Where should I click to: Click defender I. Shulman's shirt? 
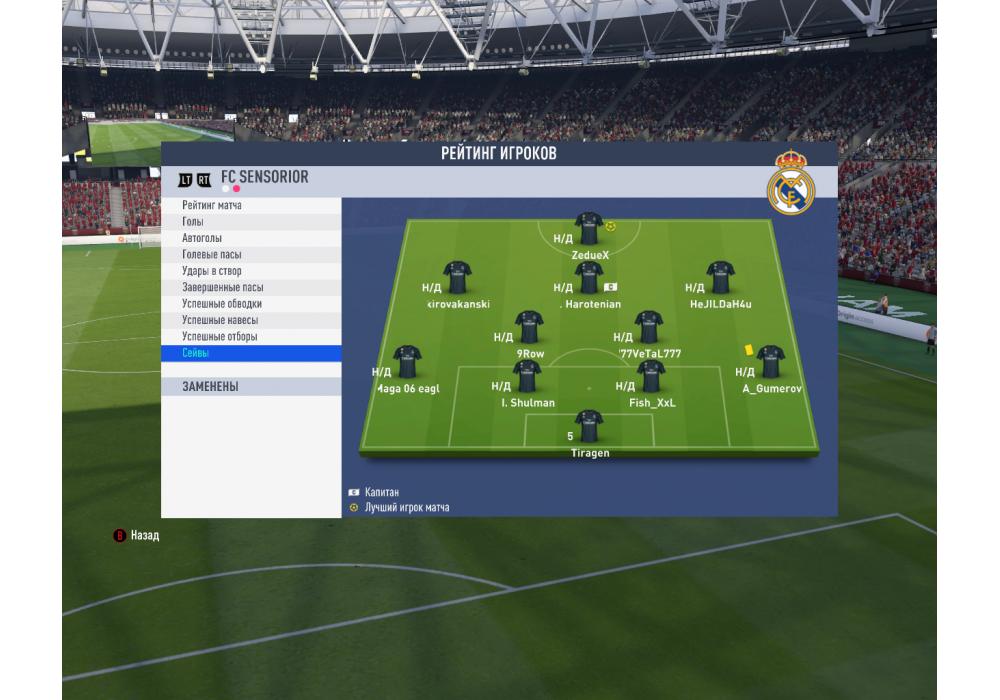click(527, 377)
